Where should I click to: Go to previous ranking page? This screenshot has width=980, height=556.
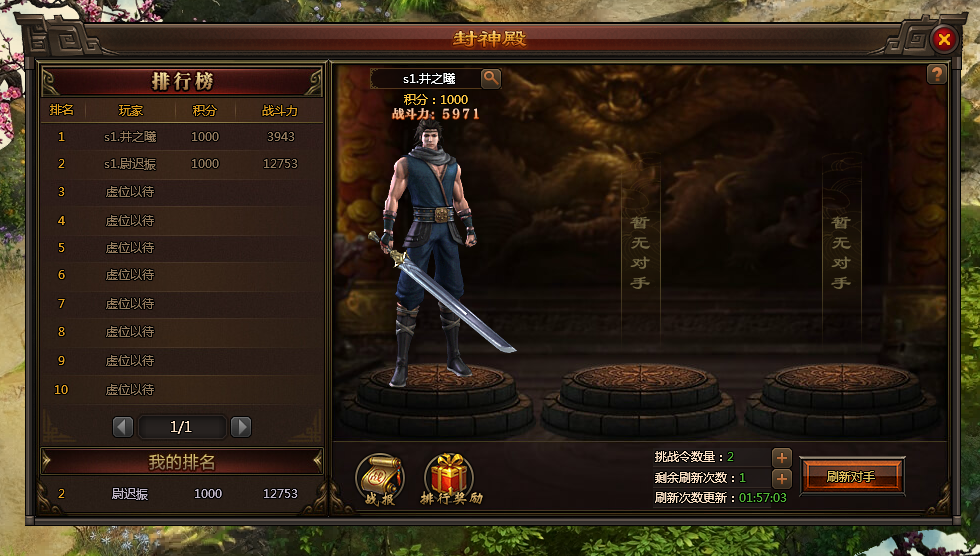(x=123, y=427)
